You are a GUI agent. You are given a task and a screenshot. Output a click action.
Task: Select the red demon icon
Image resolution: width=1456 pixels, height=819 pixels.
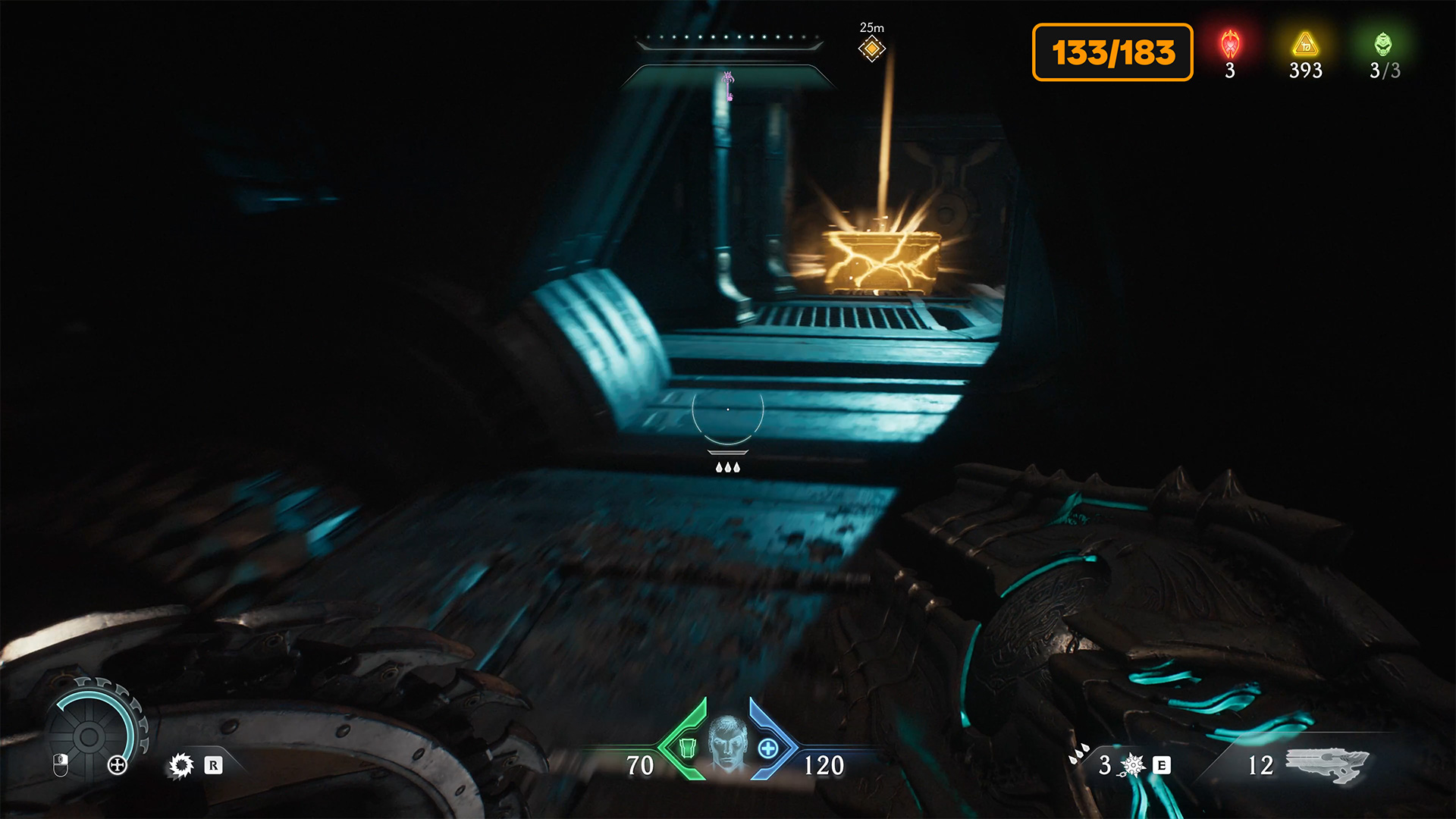1230,45
